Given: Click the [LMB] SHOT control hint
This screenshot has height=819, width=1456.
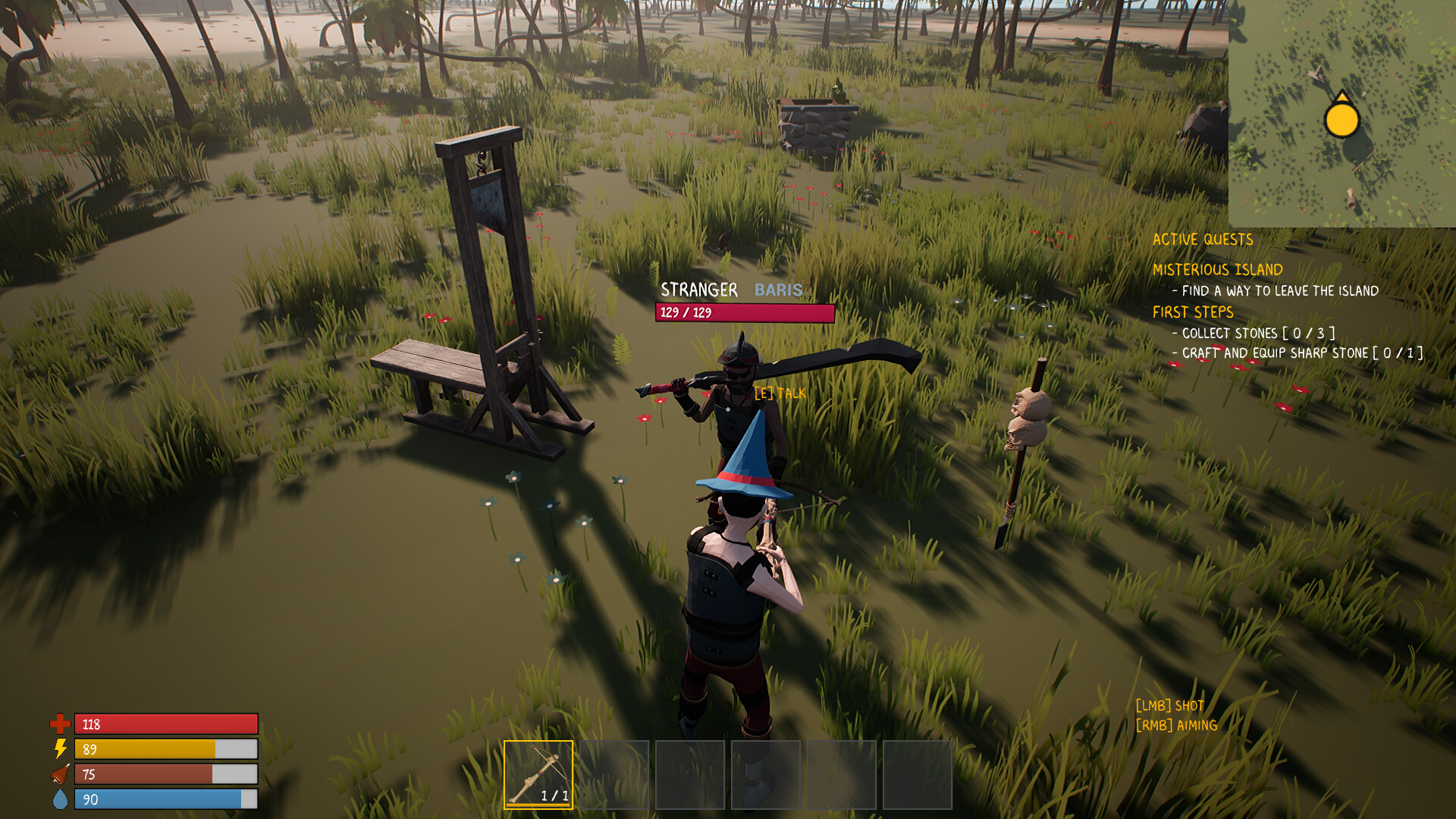Looking at the screenshot, I should pyautogui.click(x=1170, y=704).
